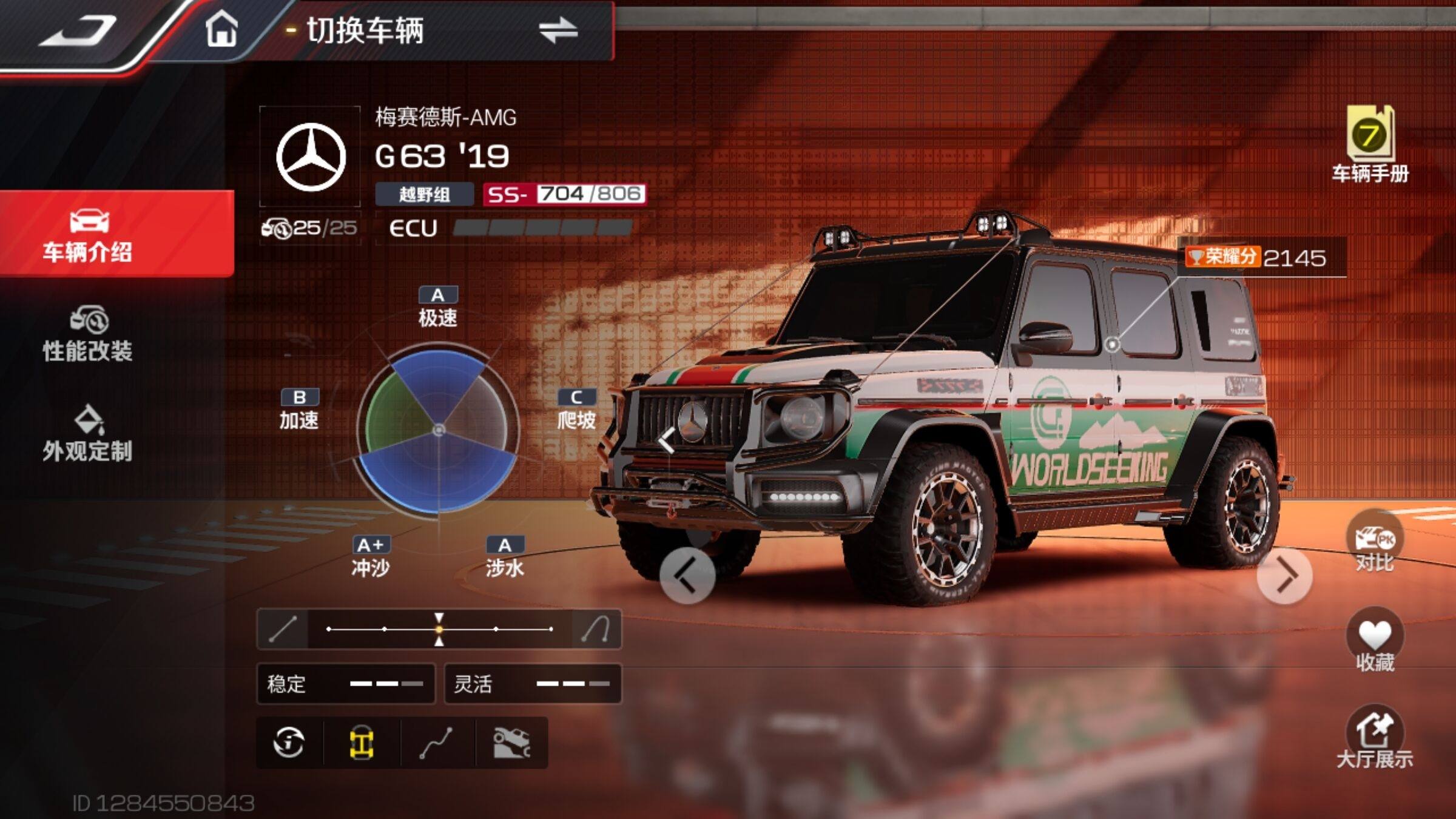The height and width of the screenshot is (819, 1456).
Task: Select the off-road climbing car icon
Action: pos(511,743)
